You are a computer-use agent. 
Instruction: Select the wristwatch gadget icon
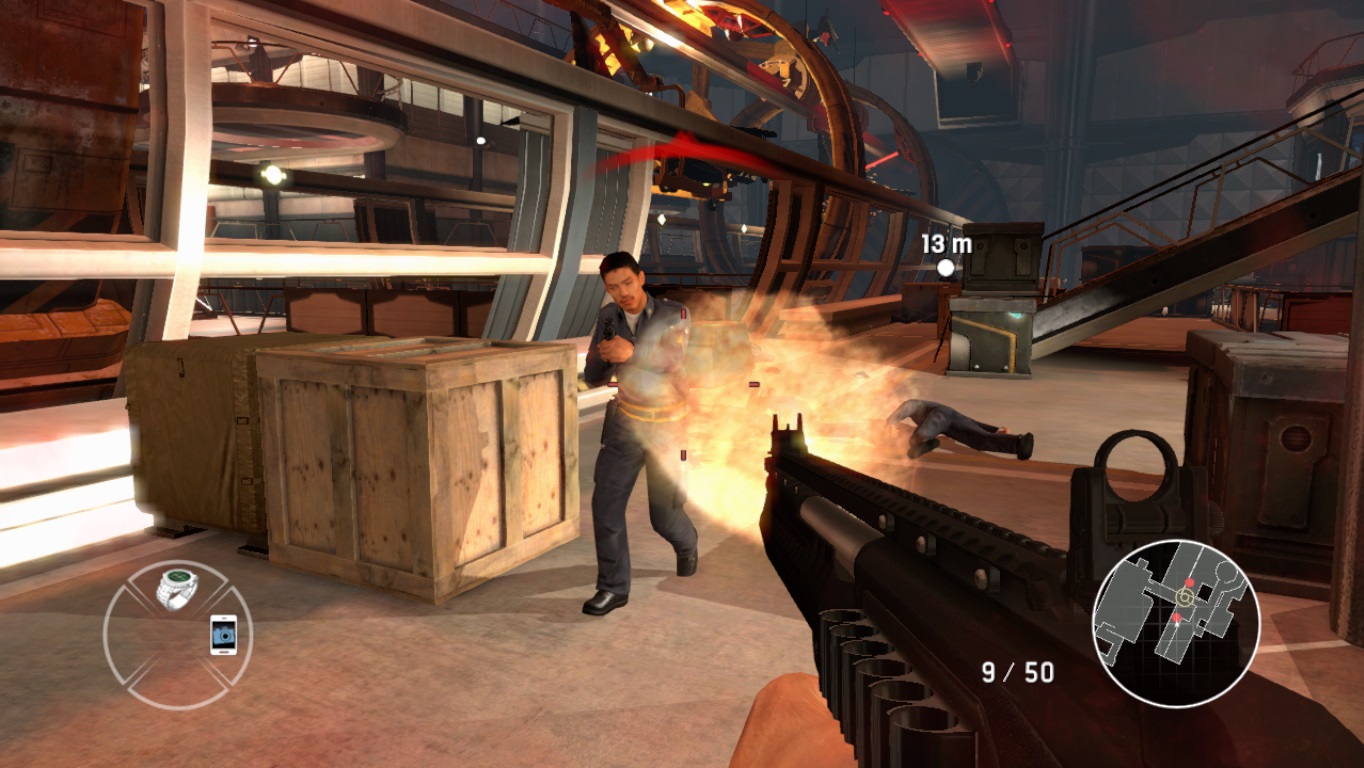[x=177, y=589]
